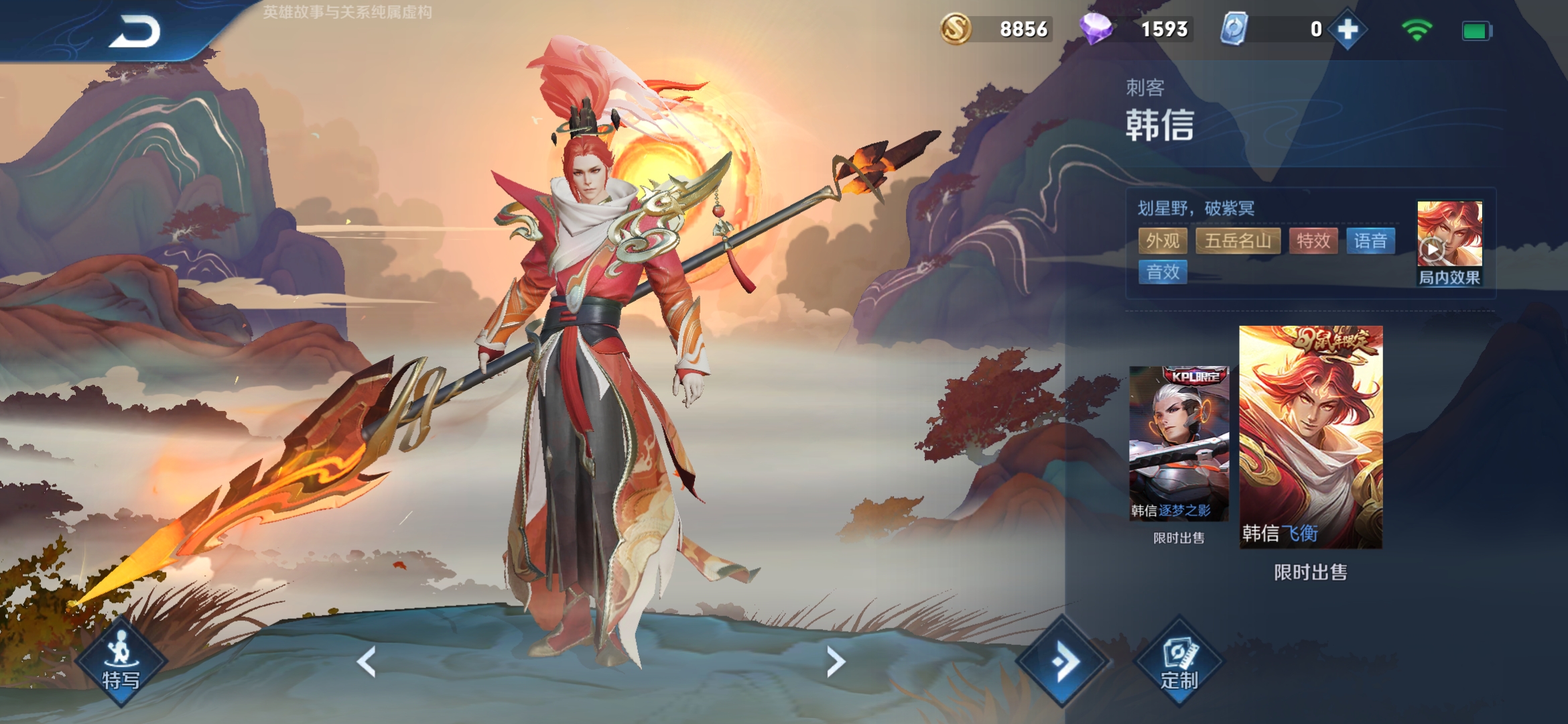
Task: Show the previous skin with left arrow
Action: pos(367,662)
